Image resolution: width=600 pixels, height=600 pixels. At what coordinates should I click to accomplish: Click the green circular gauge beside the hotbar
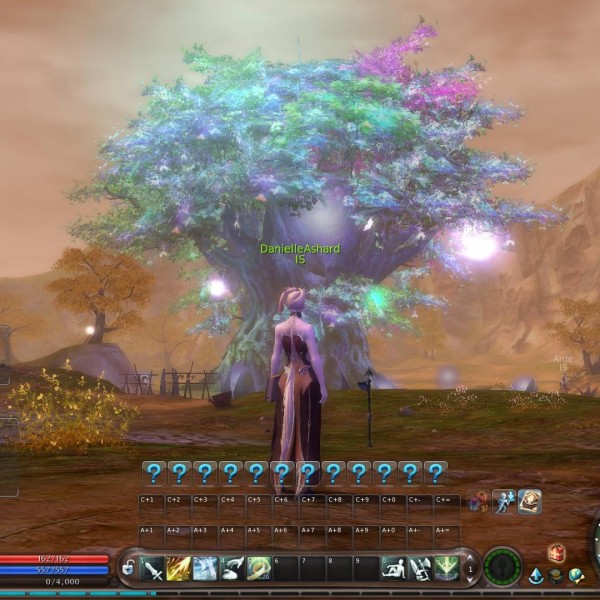pyautogui.click(x=502, y=567)
